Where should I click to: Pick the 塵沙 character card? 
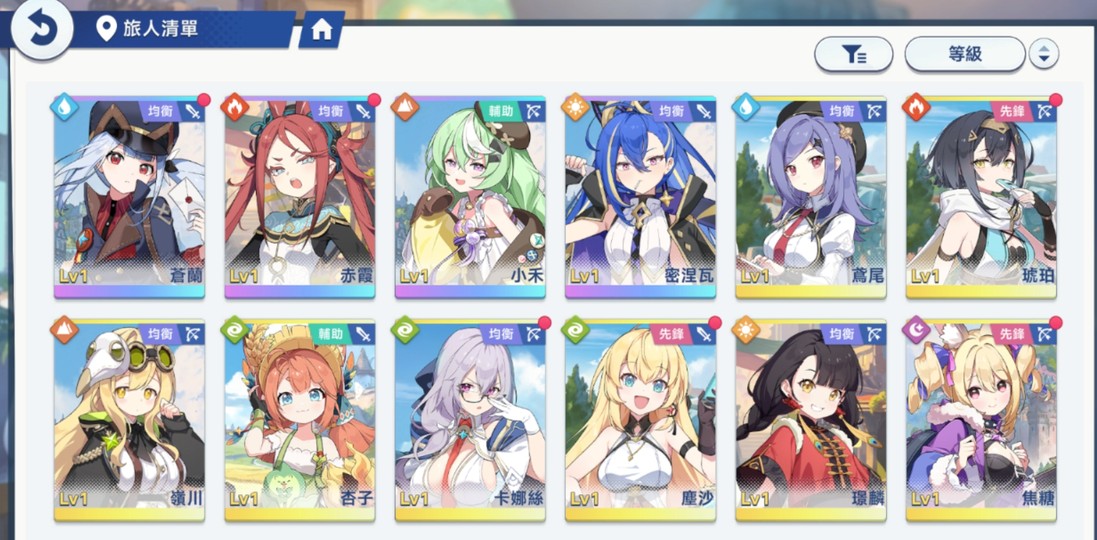click(x=640, y=420)
